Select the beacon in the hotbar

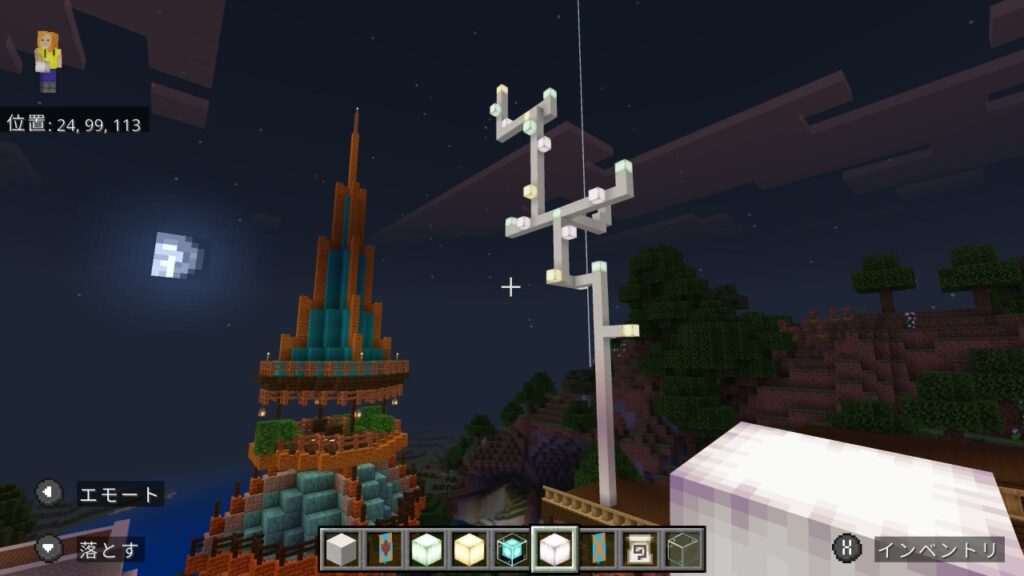click(512, 548)
